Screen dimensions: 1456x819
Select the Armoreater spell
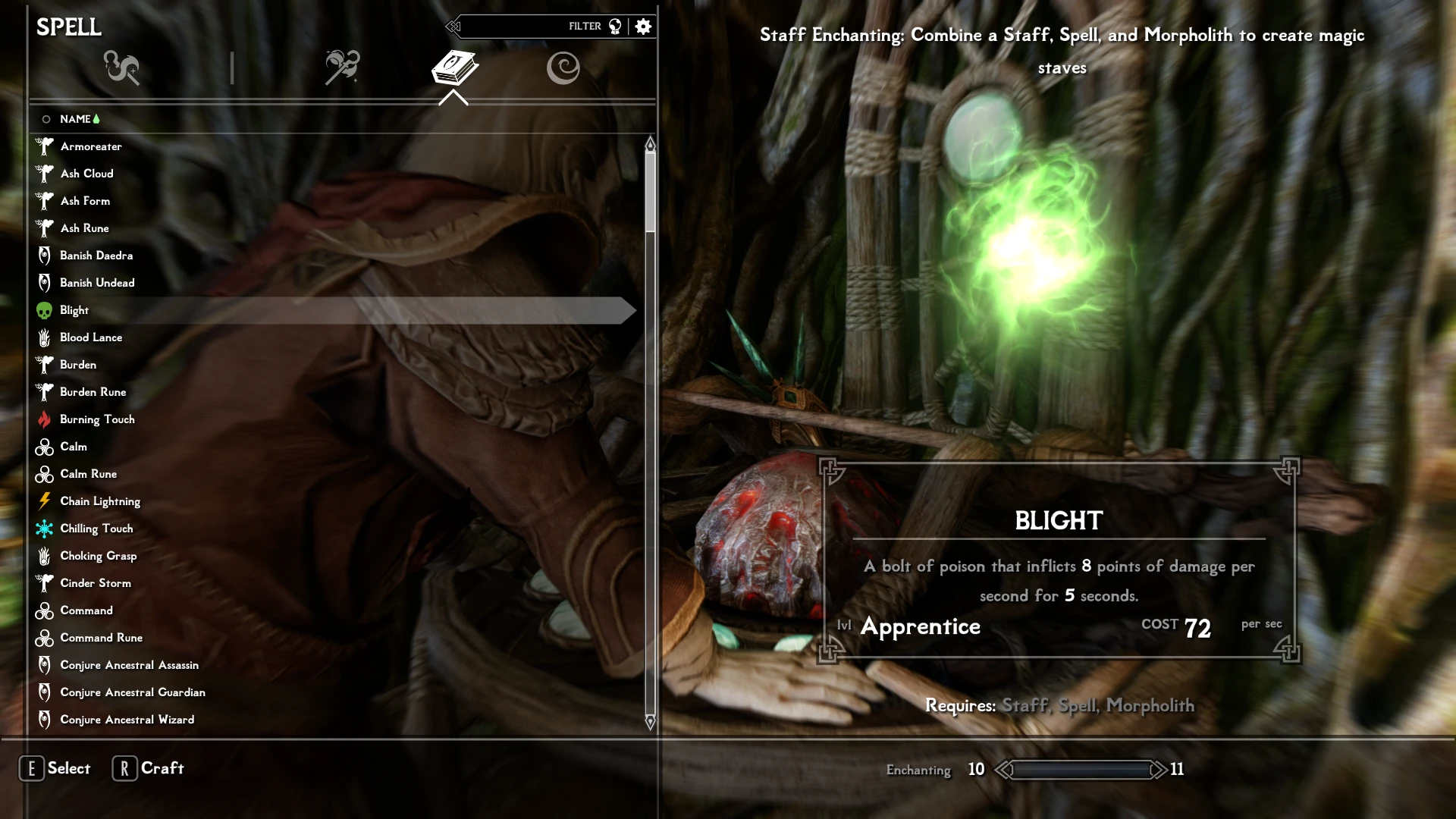coord(91,146)
